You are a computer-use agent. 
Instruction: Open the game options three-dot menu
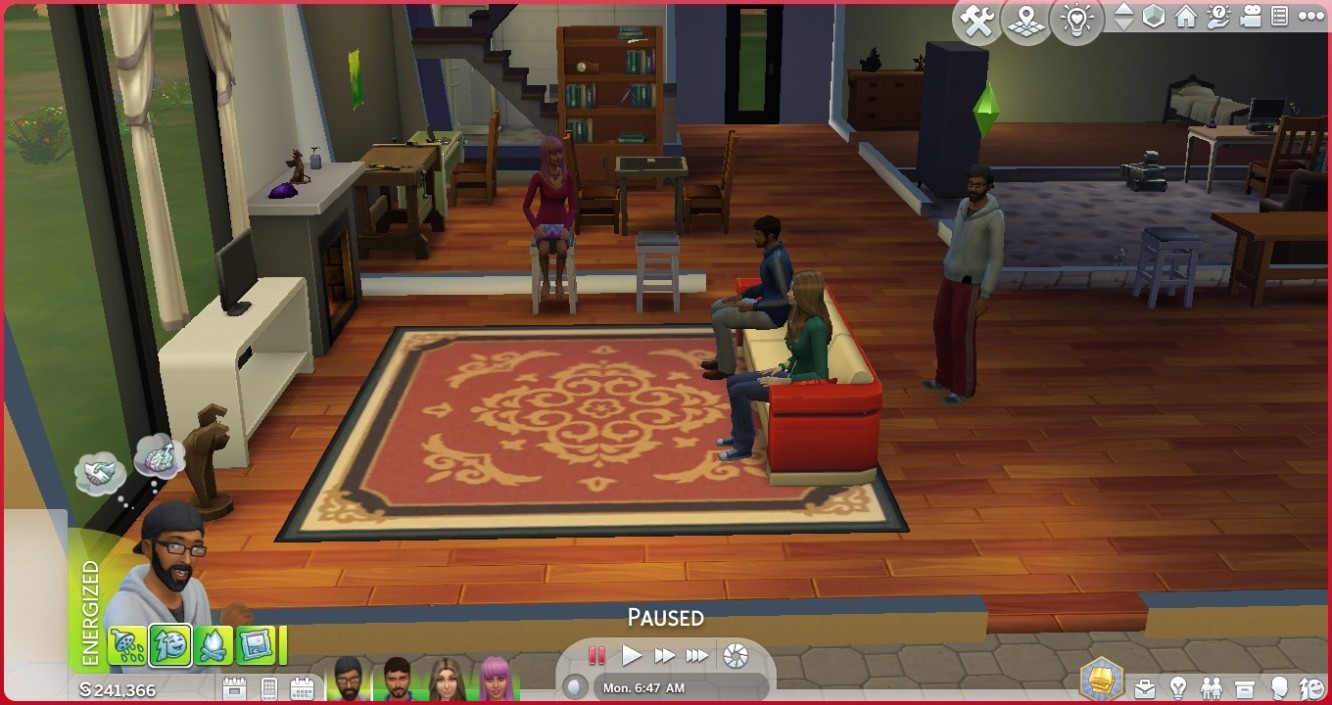pyautogui.click(x=1310, y=17)
